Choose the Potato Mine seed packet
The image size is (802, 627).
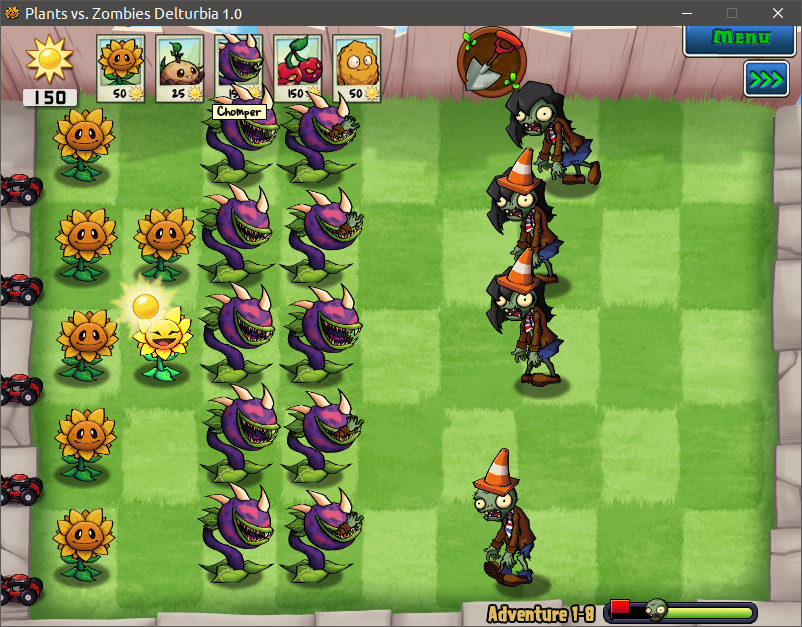(x=179, y=68)
